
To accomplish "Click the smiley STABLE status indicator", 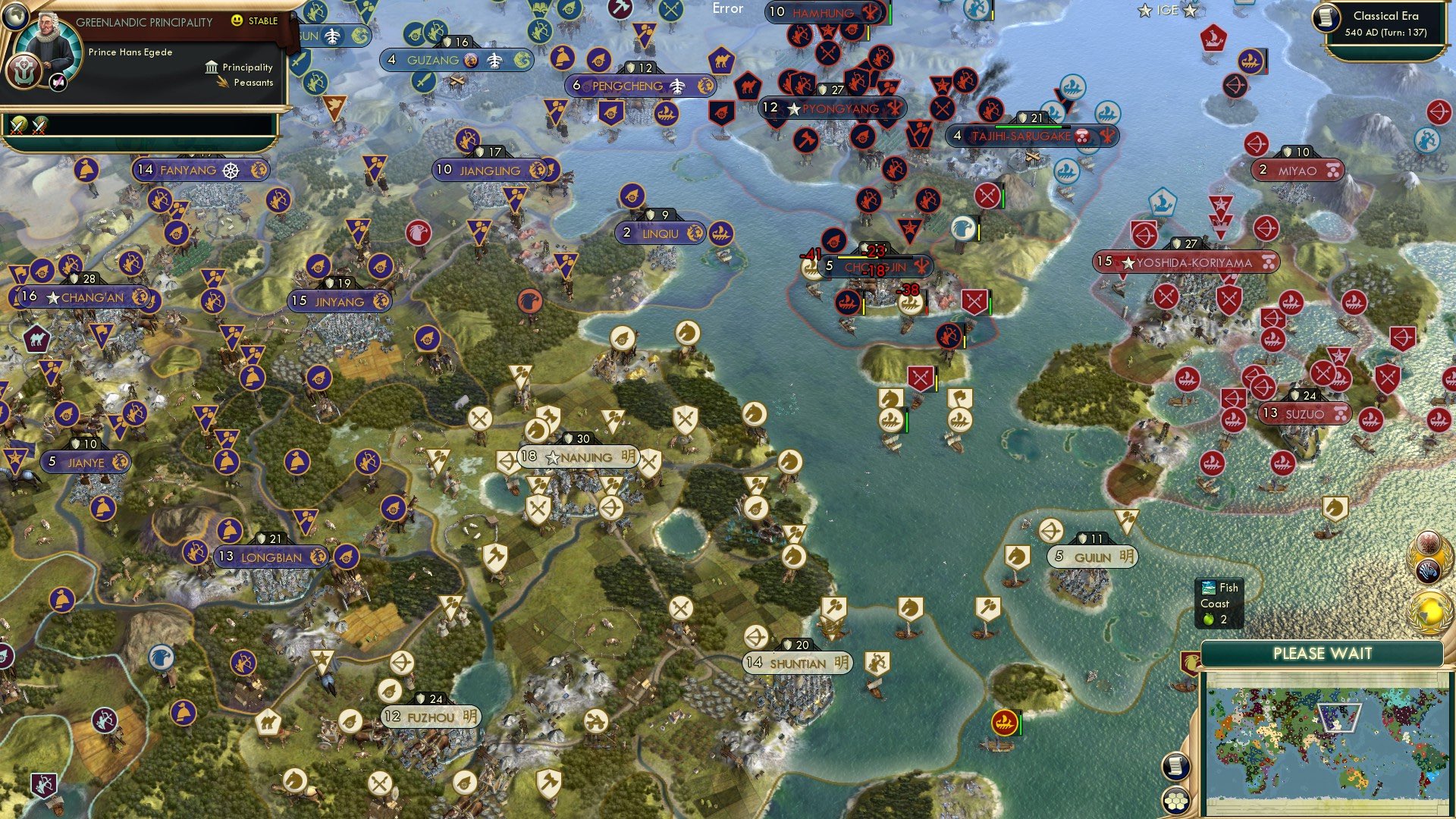I will (x=237, y=20).
